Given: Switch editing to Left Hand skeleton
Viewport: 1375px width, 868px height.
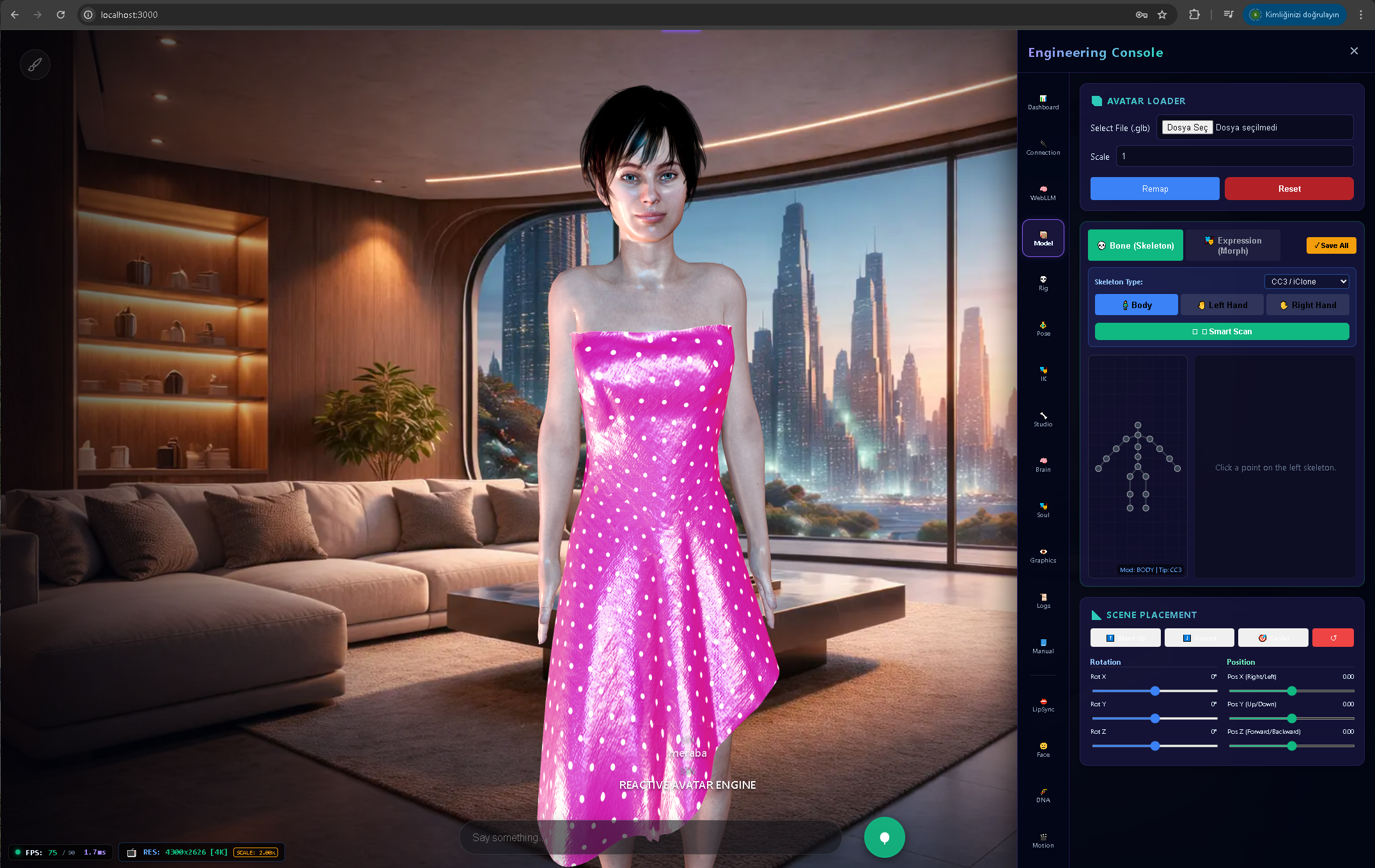Looking at the screenshot, I should coord(1222,305).
